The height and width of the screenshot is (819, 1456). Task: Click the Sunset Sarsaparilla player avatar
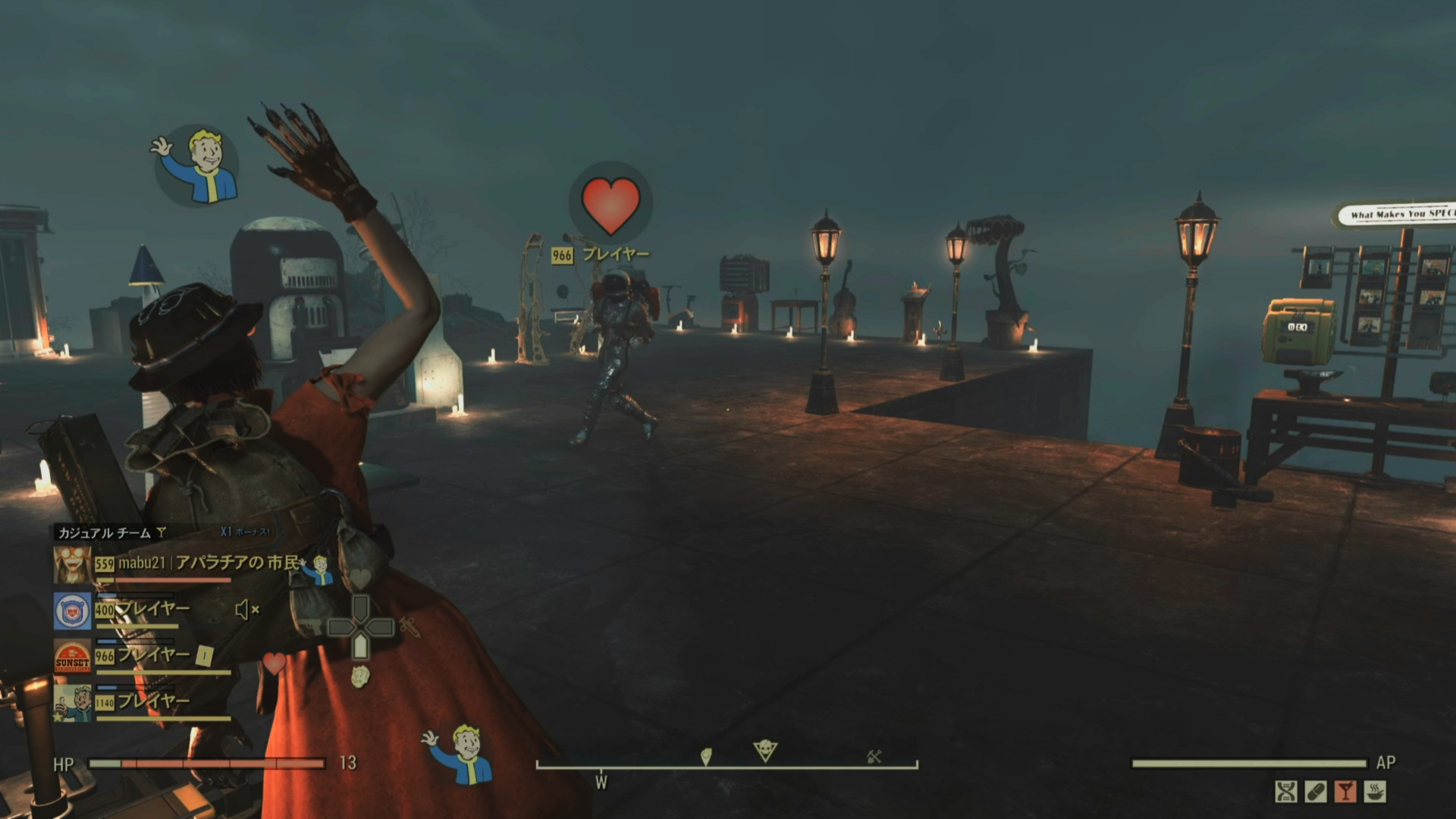[73, 657]
